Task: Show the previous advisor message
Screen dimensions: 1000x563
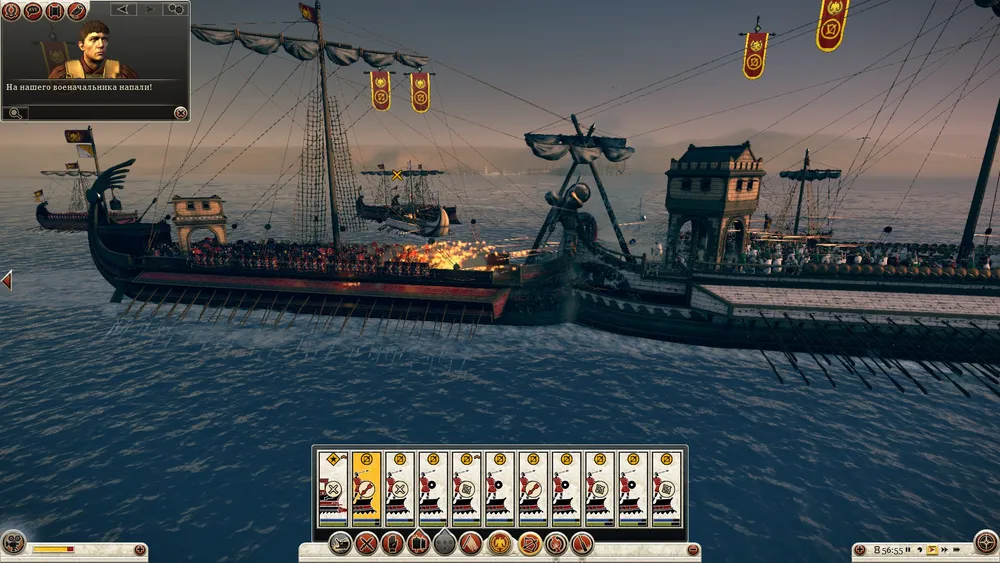Action: pos(124,9)
